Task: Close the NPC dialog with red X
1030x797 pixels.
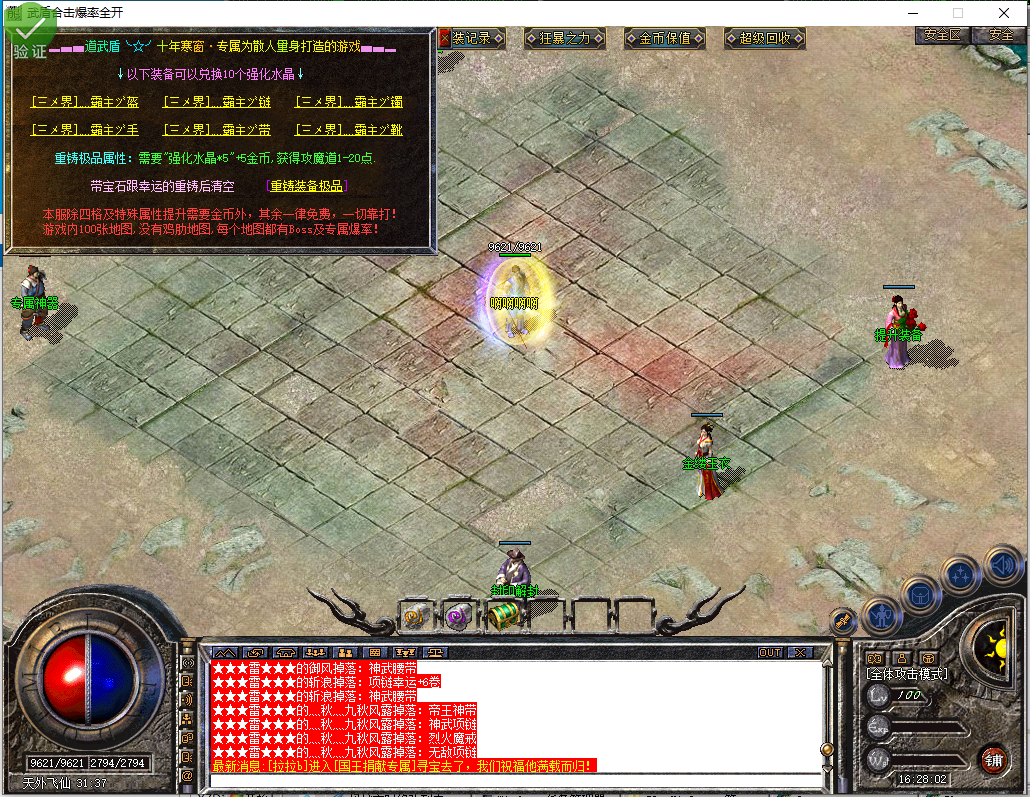Action: pyautogui.click(x=445, y=38)
